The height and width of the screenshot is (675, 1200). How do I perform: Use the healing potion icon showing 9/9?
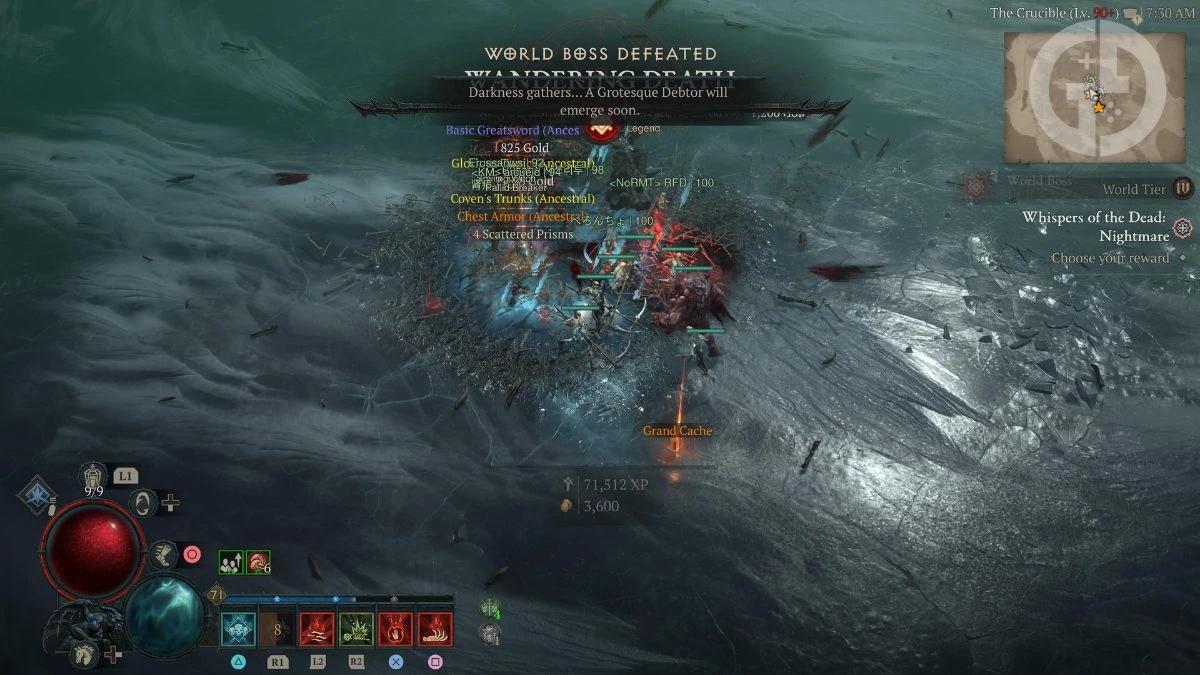[x=94, y=477]
